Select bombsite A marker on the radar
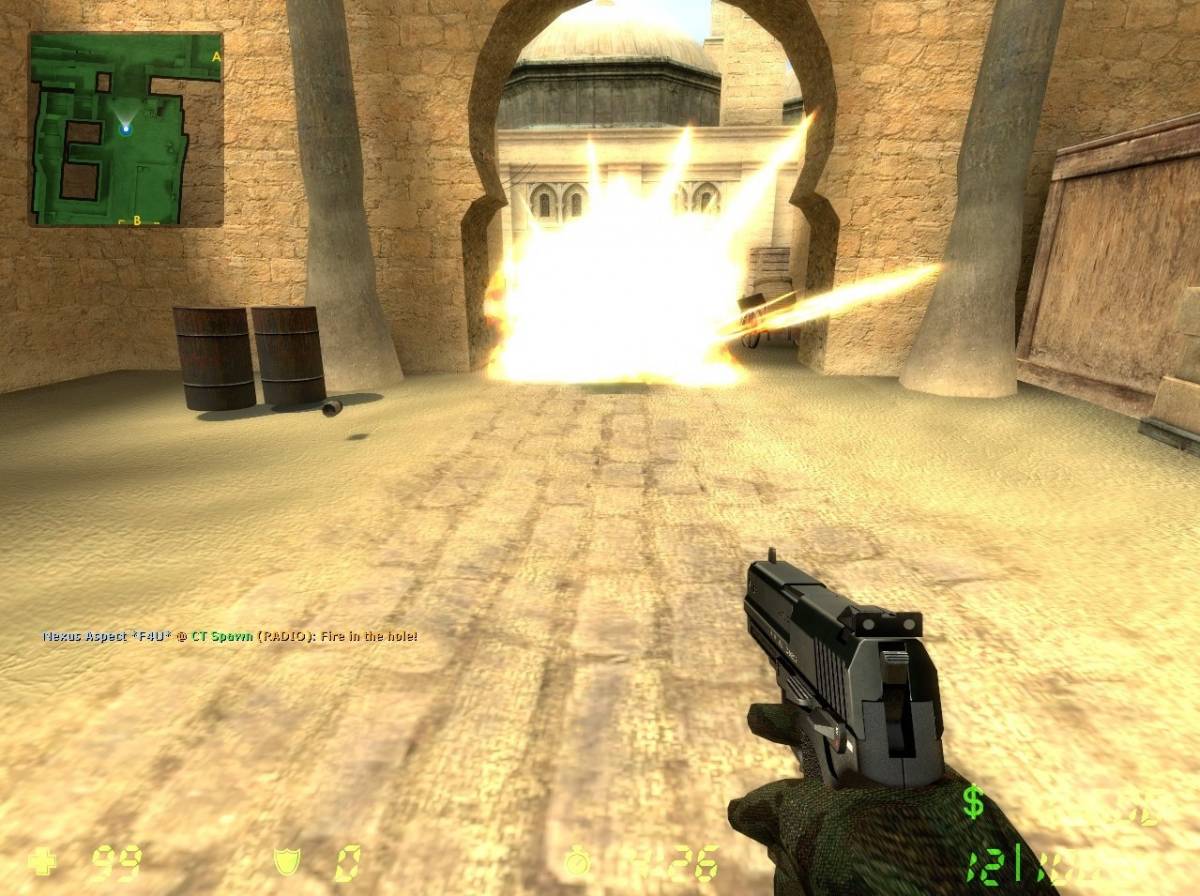Image resolution: width=1200 pixels, height=896 pixels. coord(215,57)
